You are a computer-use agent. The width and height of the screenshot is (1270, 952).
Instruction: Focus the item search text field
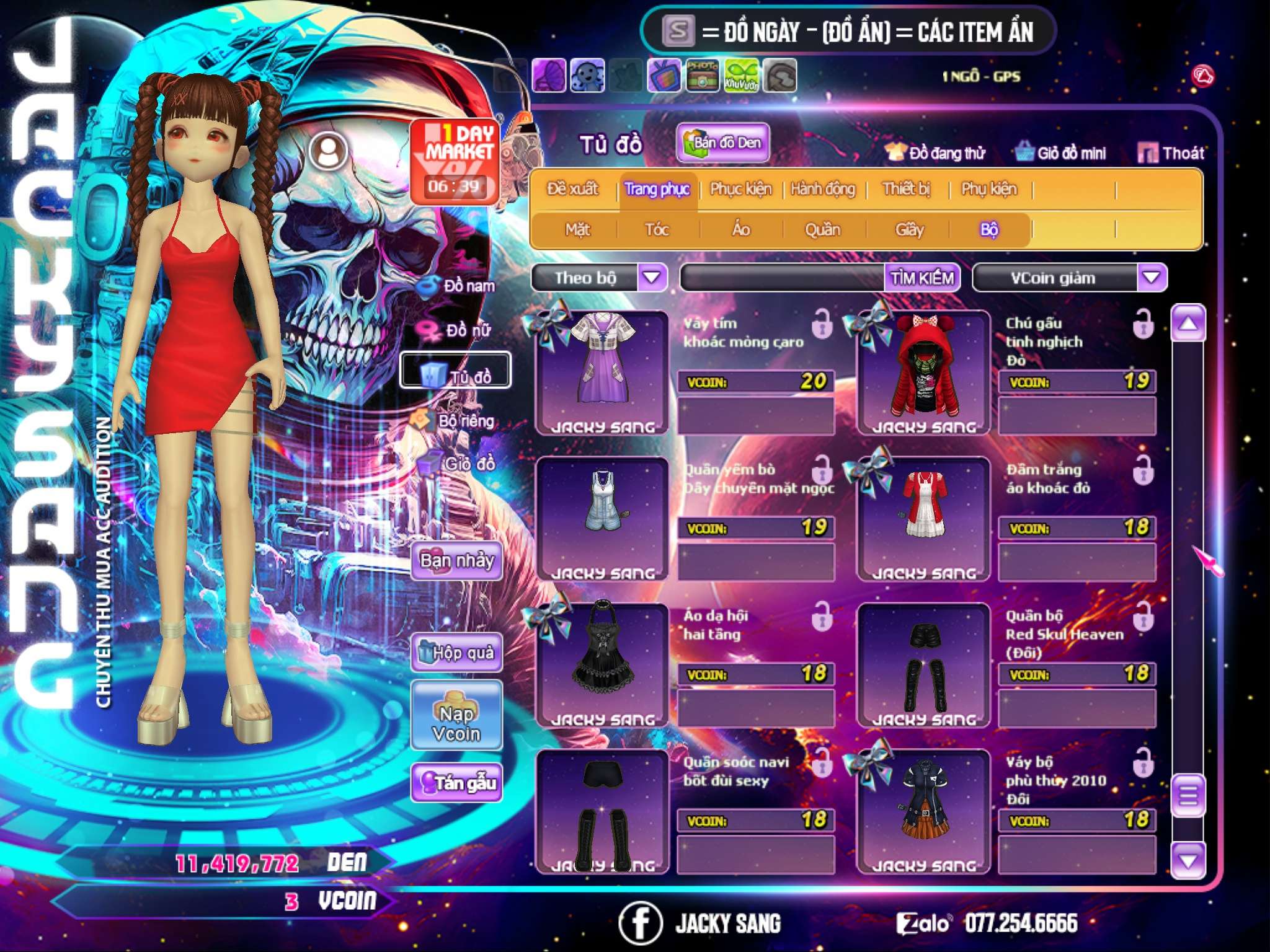[x=783, y=278]
